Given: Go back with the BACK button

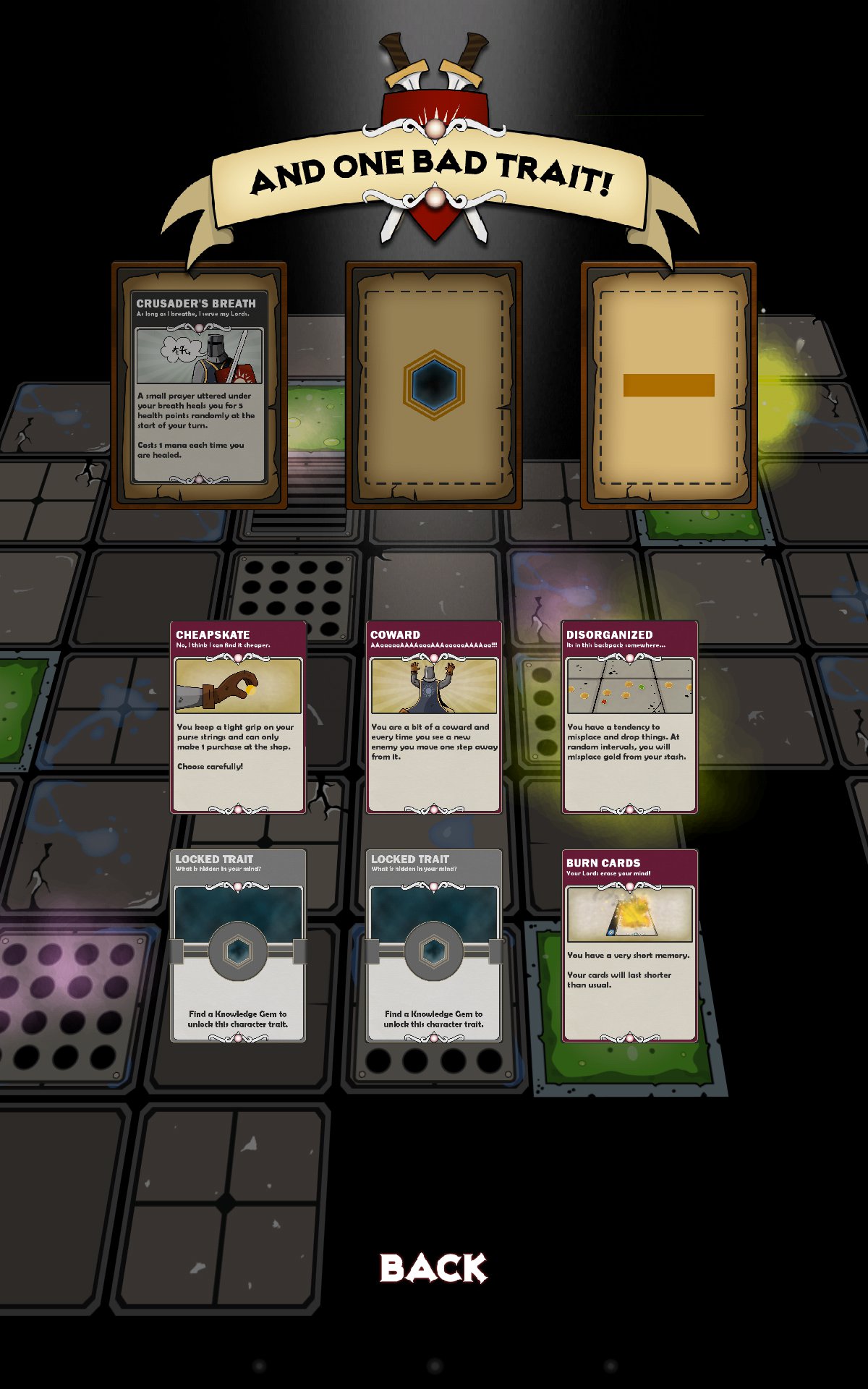Looking at the screenshot, I should (x=434, y=1268).
